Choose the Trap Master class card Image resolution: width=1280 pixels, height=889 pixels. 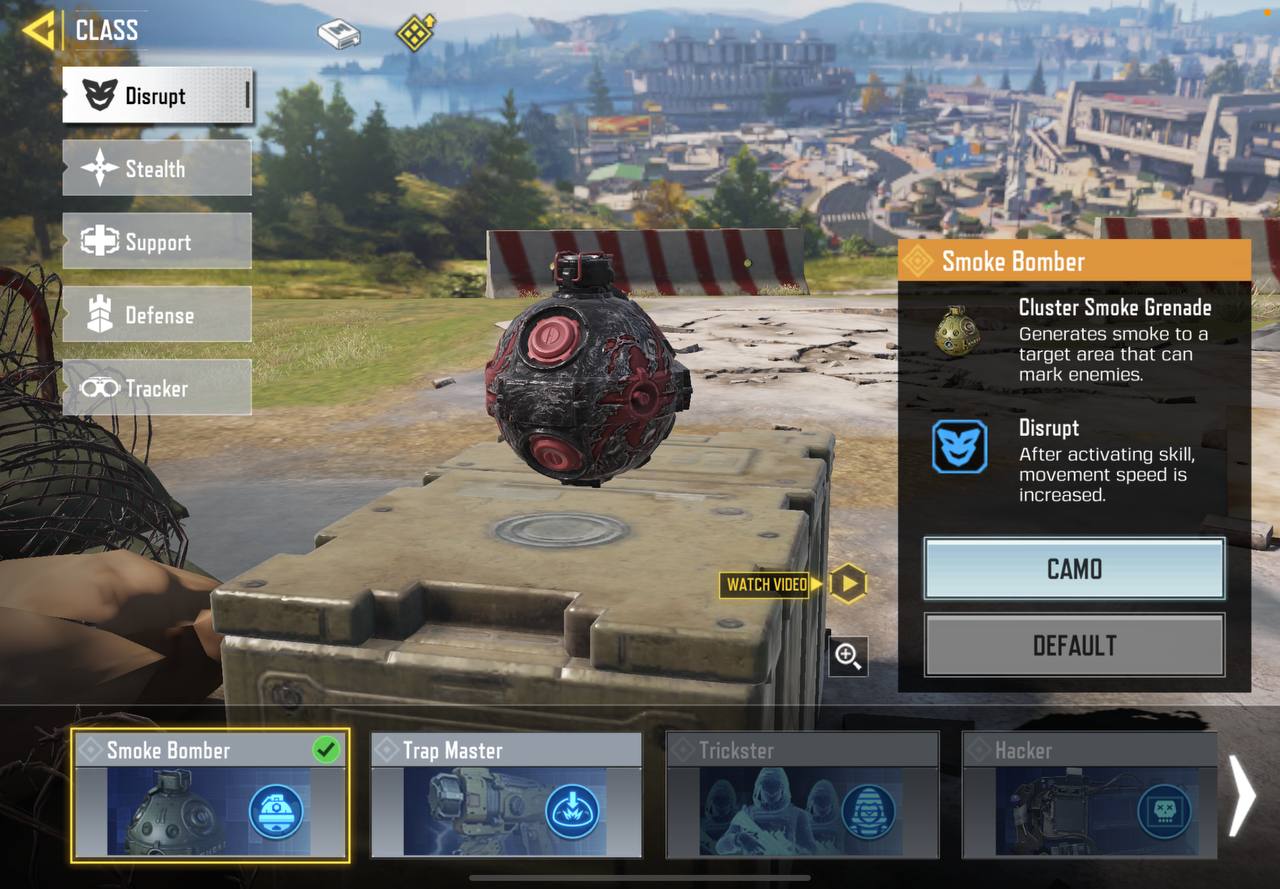(x=506, y=796)
